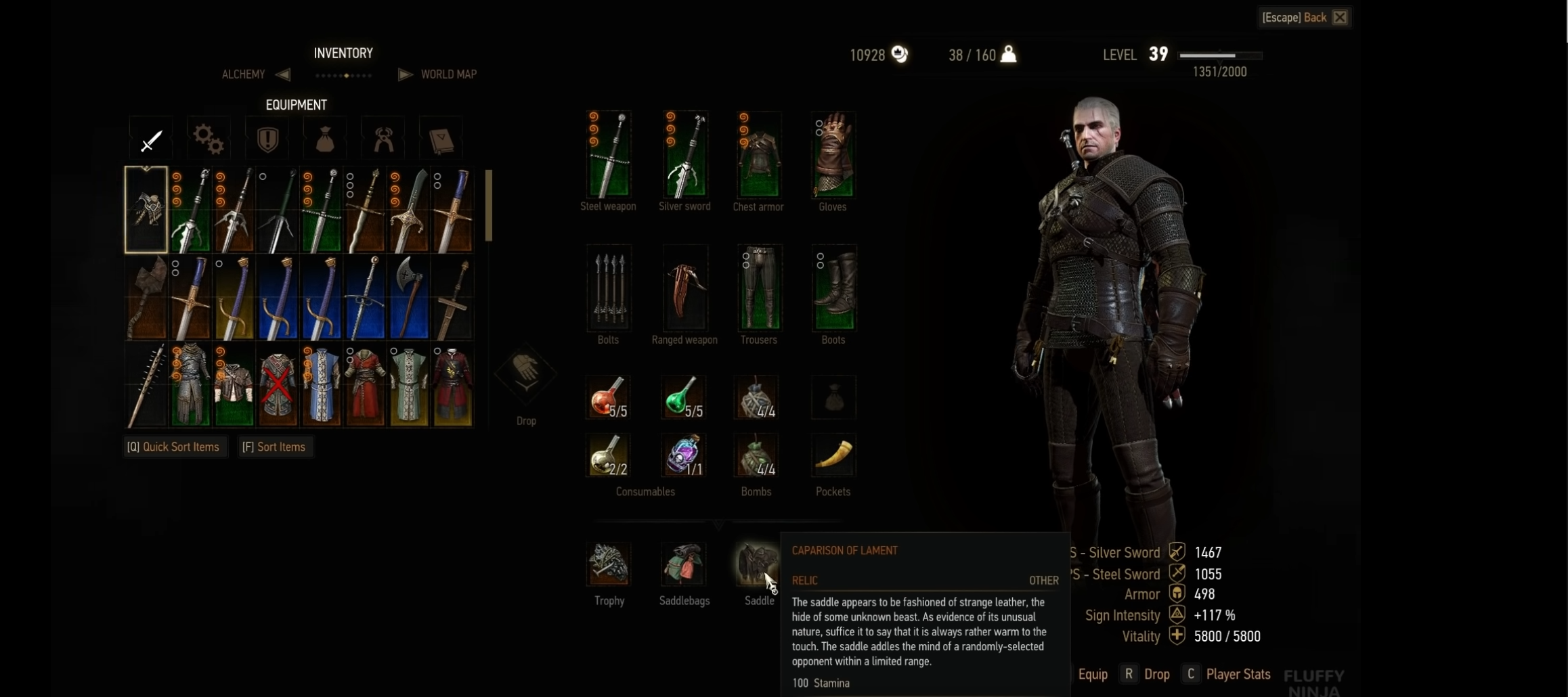Screen dimensions: 1568x697
Task: Navigate back with the Alchemy left arrow
Action: pos(283,74)
